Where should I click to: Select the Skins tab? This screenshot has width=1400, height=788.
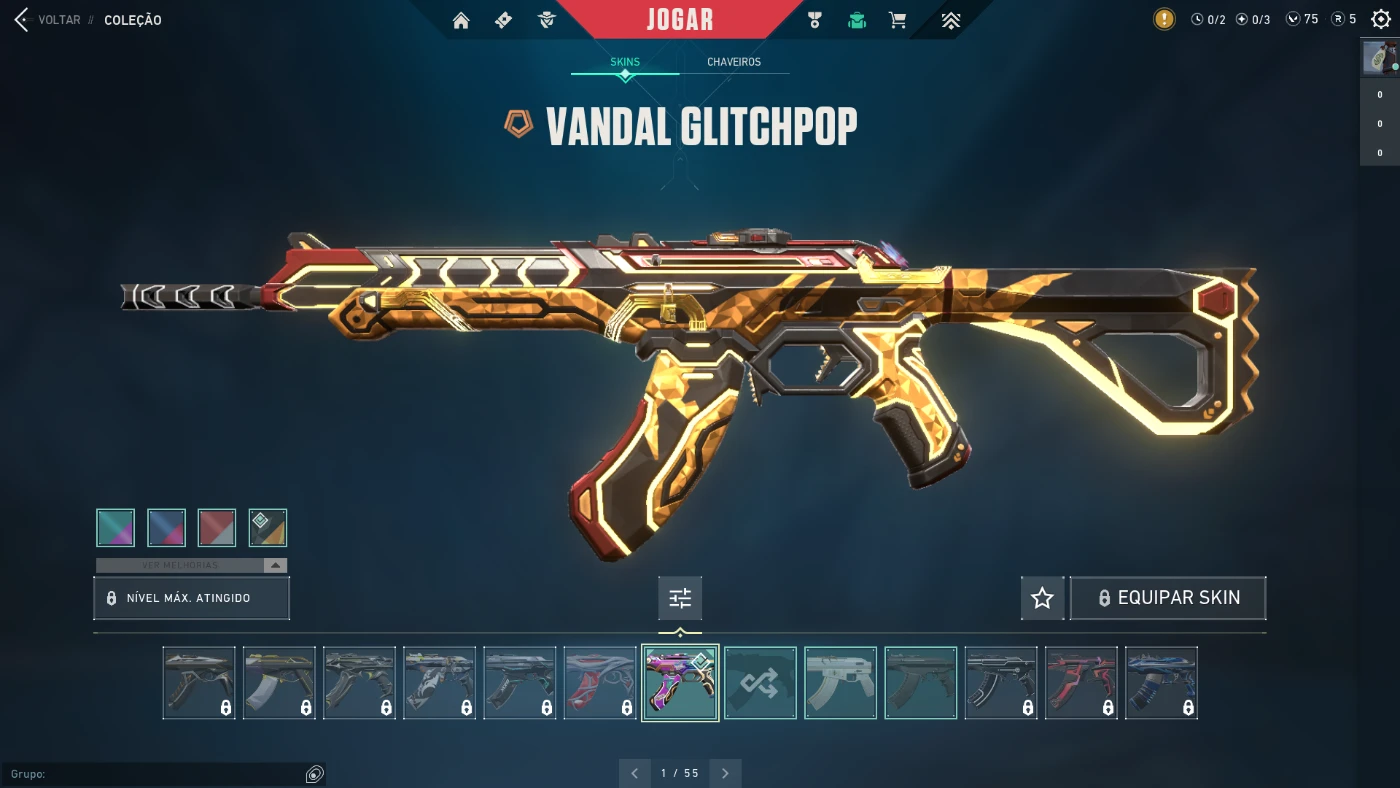pyautogui.click(x=625, y=62)
